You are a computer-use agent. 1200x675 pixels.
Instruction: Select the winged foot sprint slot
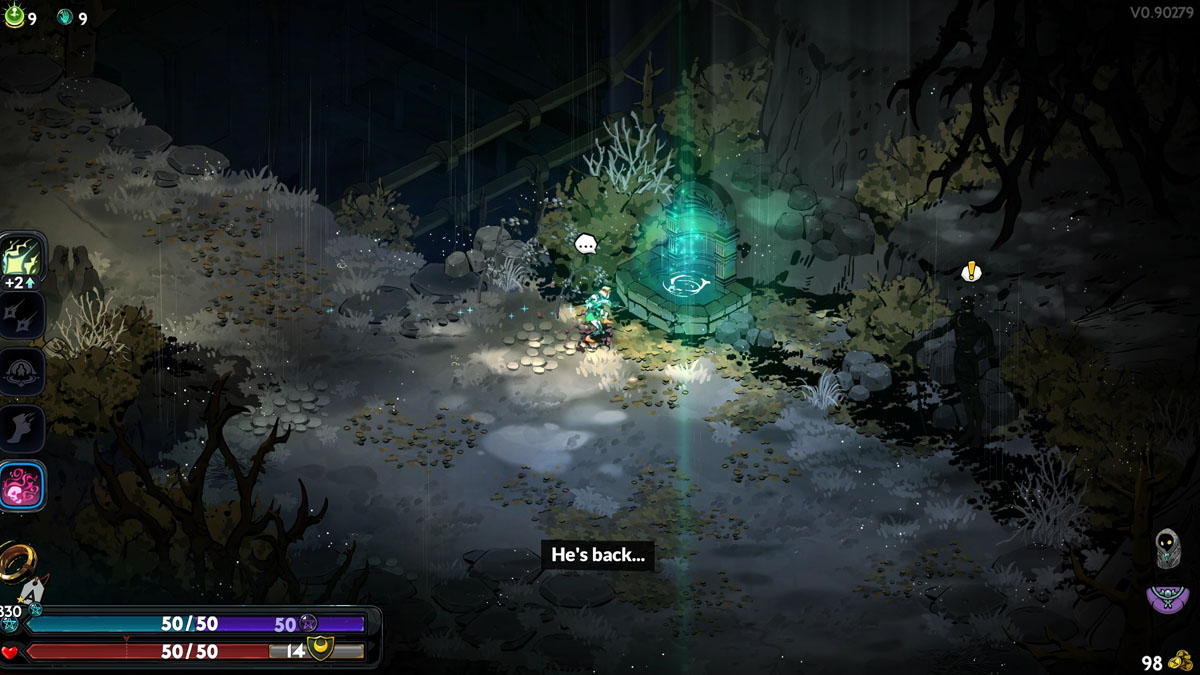click(x=22, y=429)
